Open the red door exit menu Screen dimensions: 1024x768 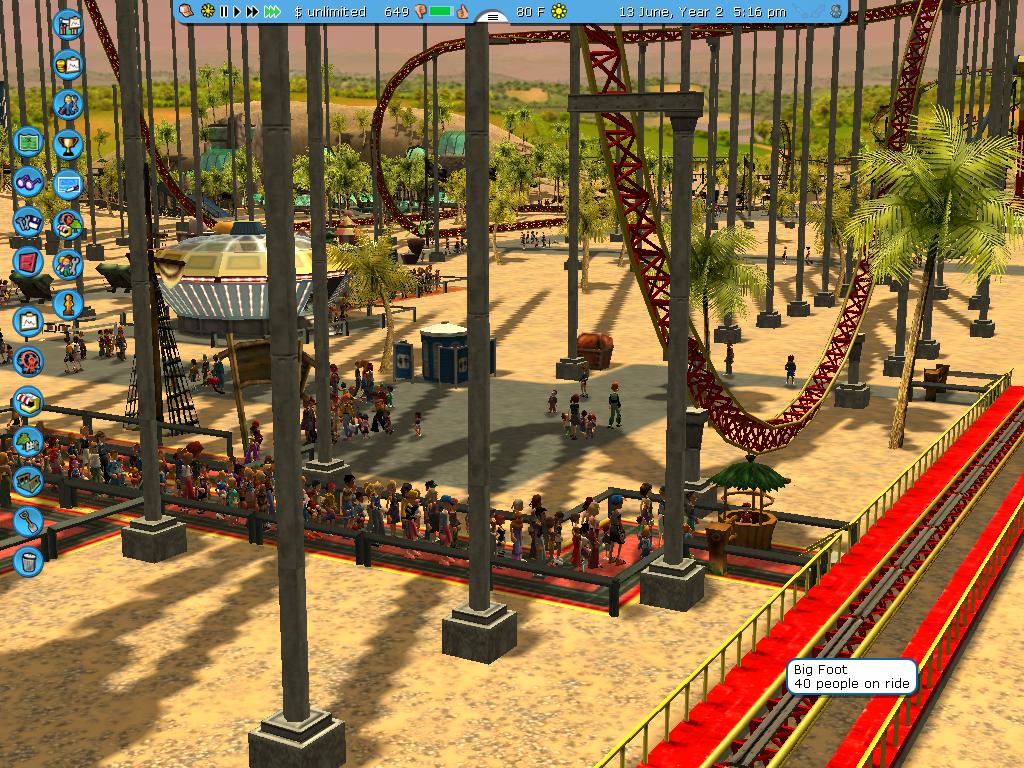click(28, 261)
